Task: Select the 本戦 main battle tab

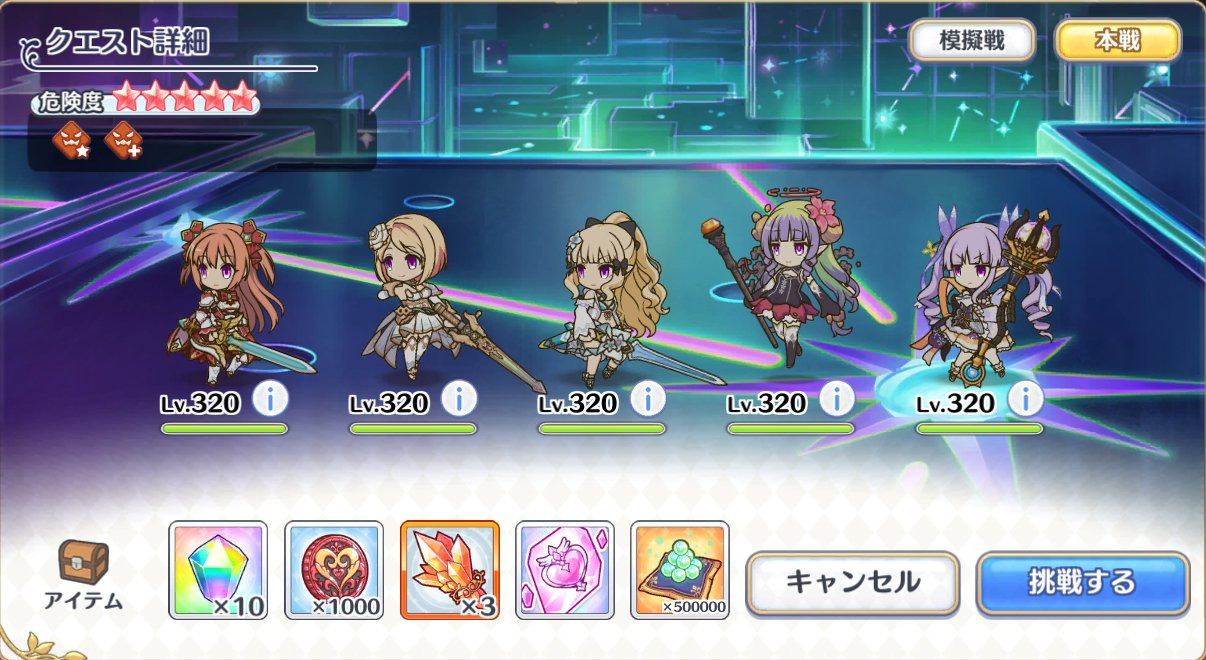Action: point(1118,41)
